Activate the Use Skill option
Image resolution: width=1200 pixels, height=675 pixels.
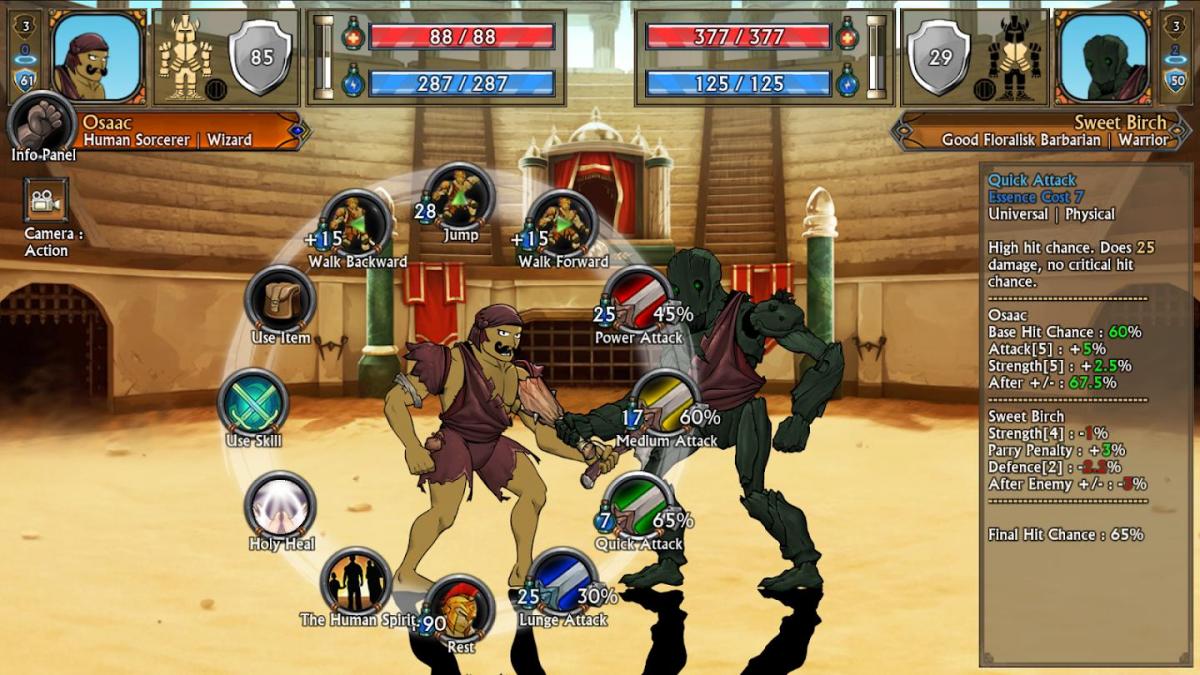click(253, 403)
